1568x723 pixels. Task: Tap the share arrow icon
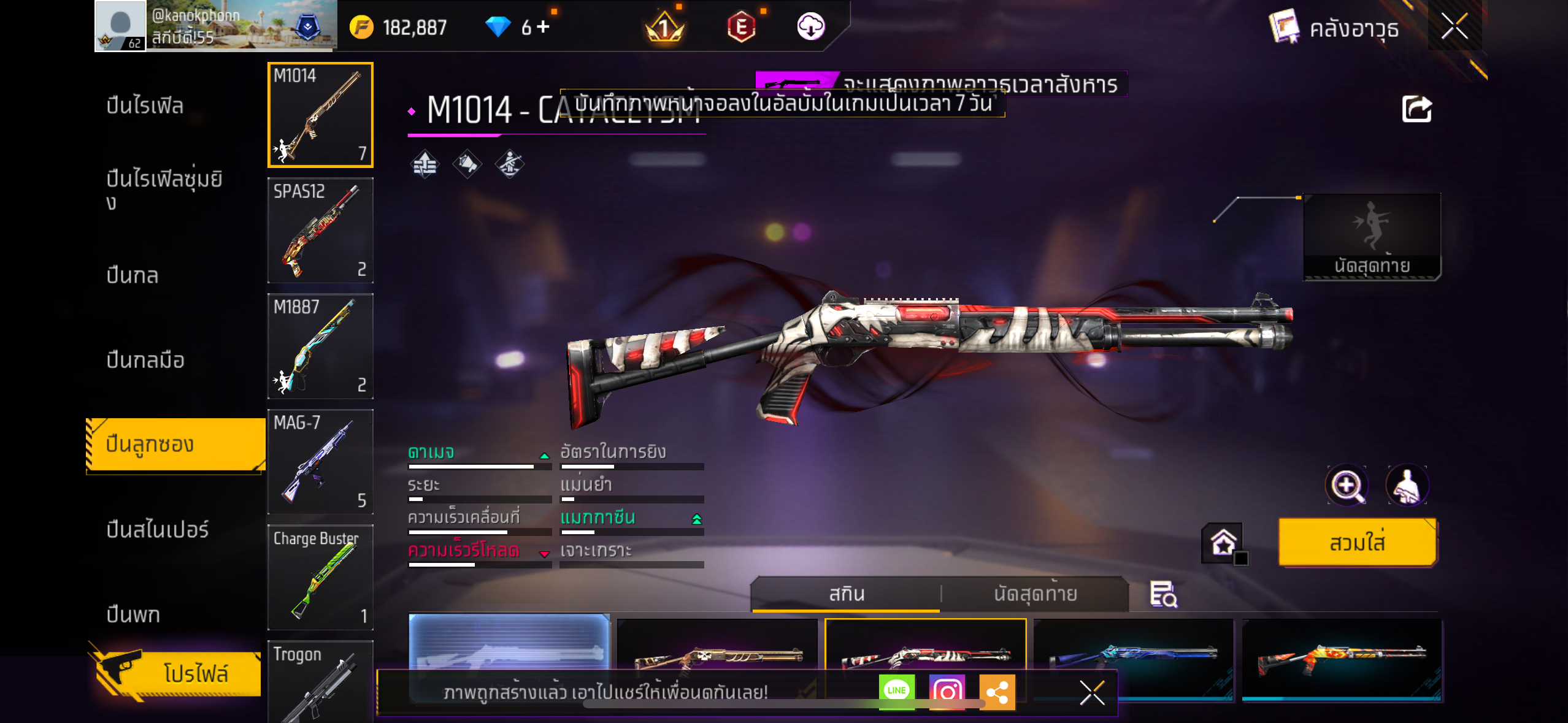1416,110
